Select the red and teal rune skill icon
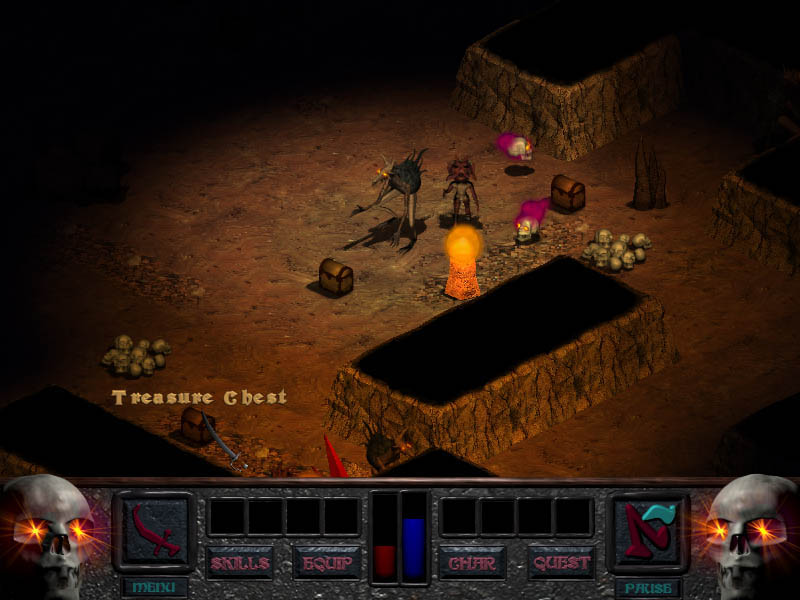The width and height of the screenshot is (800, 600). (x=648, y=527)
